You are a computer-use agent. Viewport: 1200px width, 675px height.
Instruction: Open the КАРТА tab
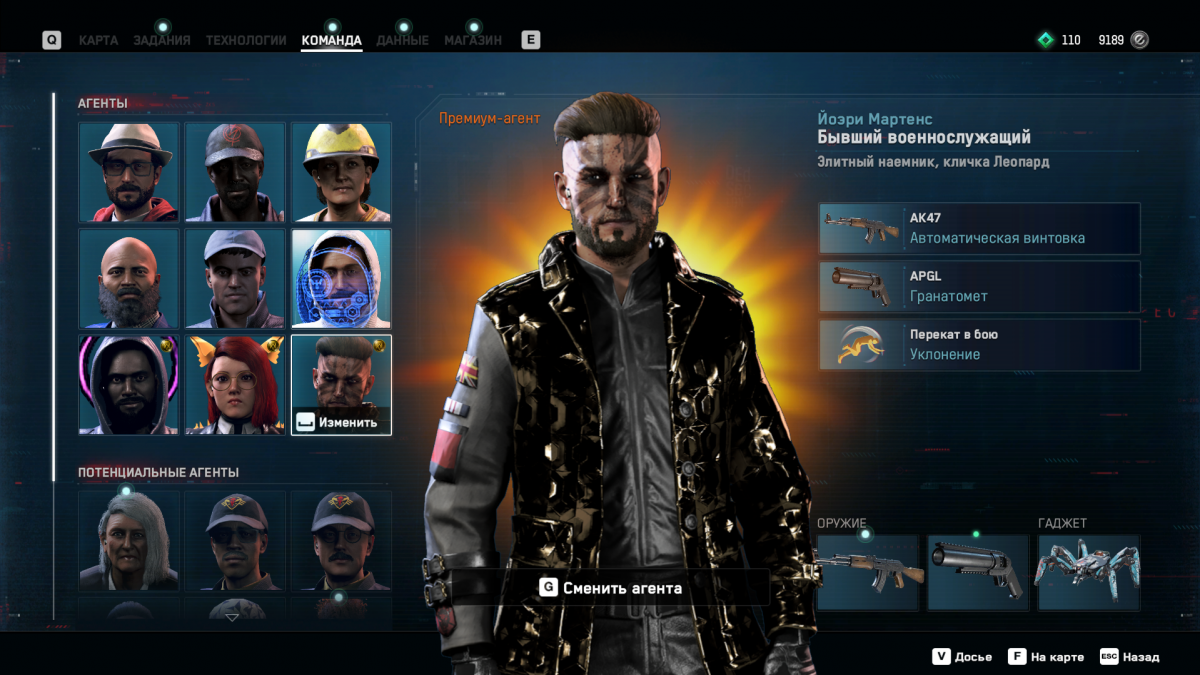click(x=98, y=41)
